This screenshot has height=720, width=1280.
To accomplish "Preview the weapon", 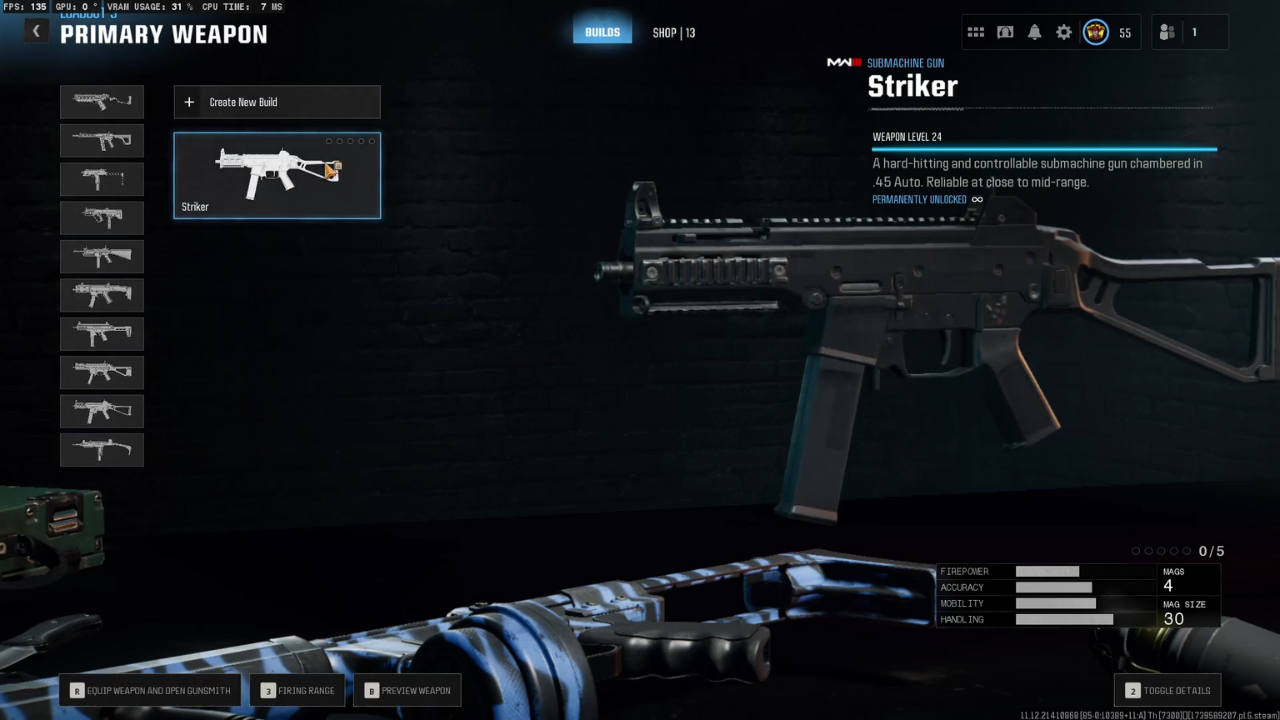I will (407, 690).
